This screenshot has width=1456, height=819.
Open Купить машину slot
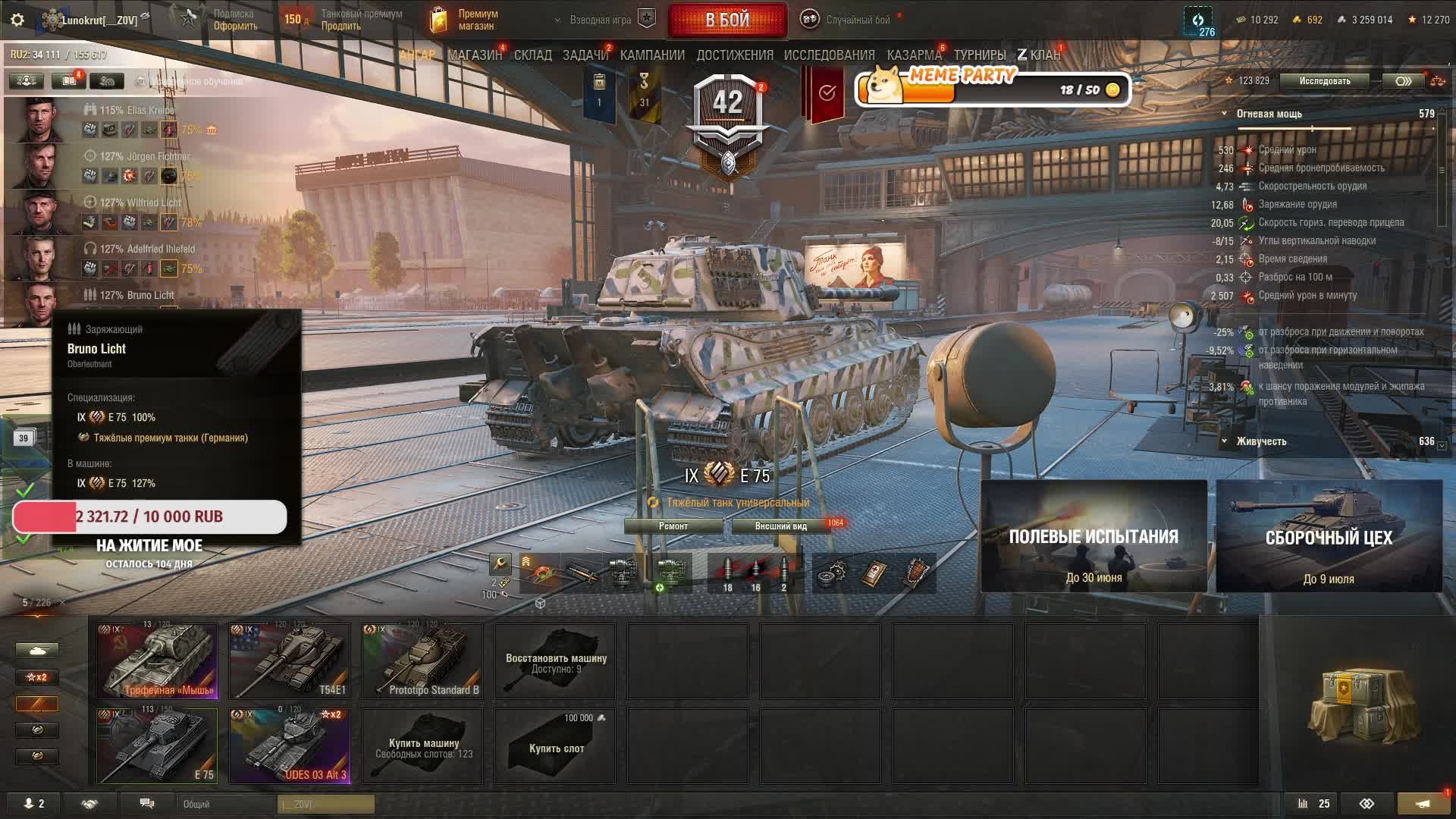[x=422, y=745]
